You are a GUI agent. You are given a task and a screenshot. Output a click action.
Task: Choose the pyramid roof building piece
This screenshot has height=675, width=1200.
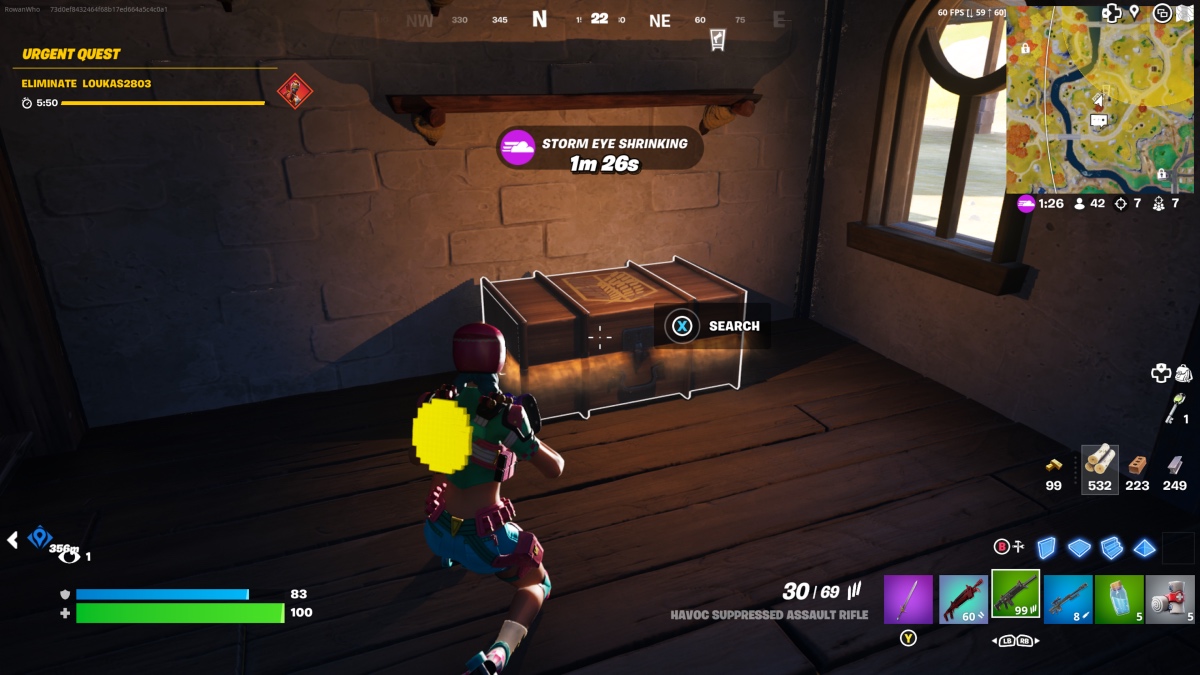1145,547
